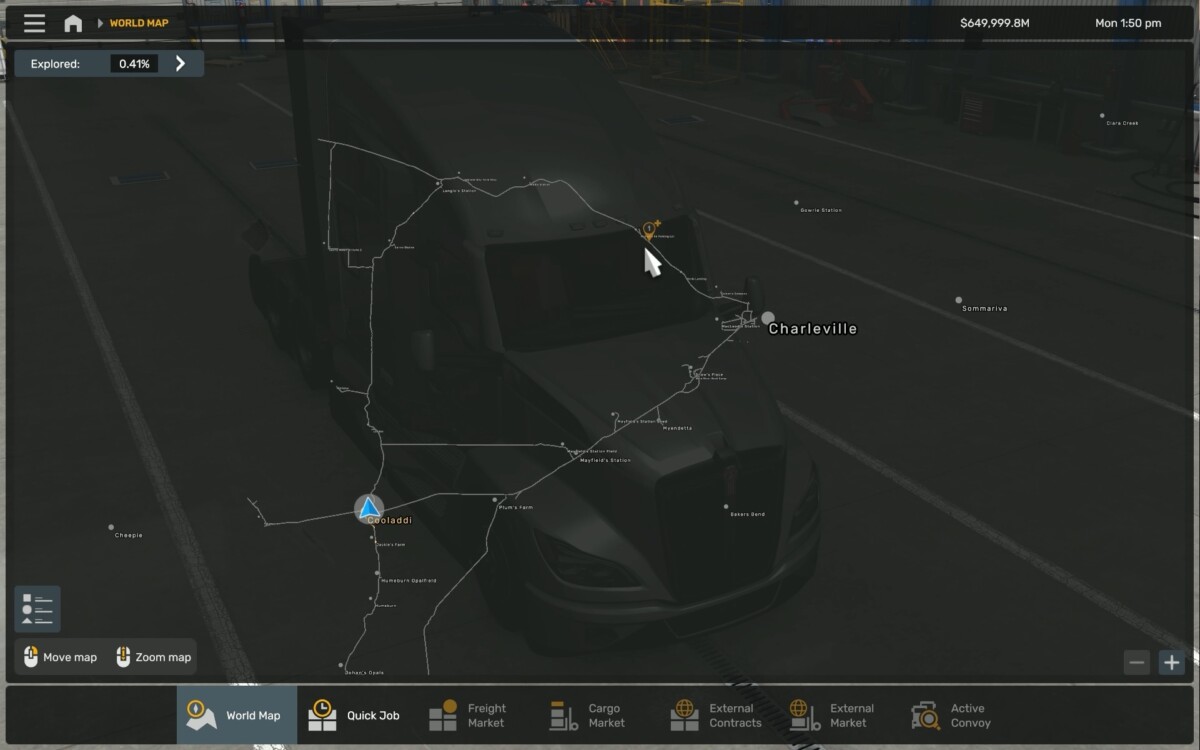Zoom out the map with minus button
1200x750 pixels.
click(x=1136, y=662)
